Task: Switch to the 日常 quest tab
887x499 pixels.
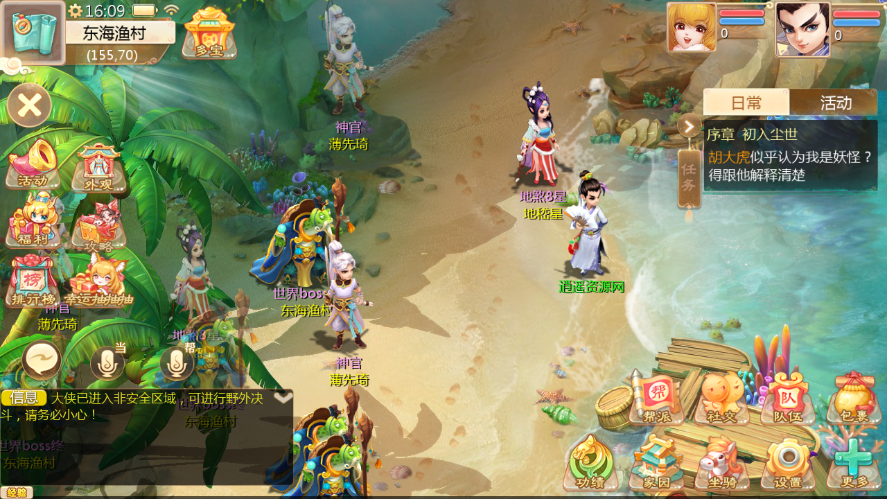Action: coord(746,102)
